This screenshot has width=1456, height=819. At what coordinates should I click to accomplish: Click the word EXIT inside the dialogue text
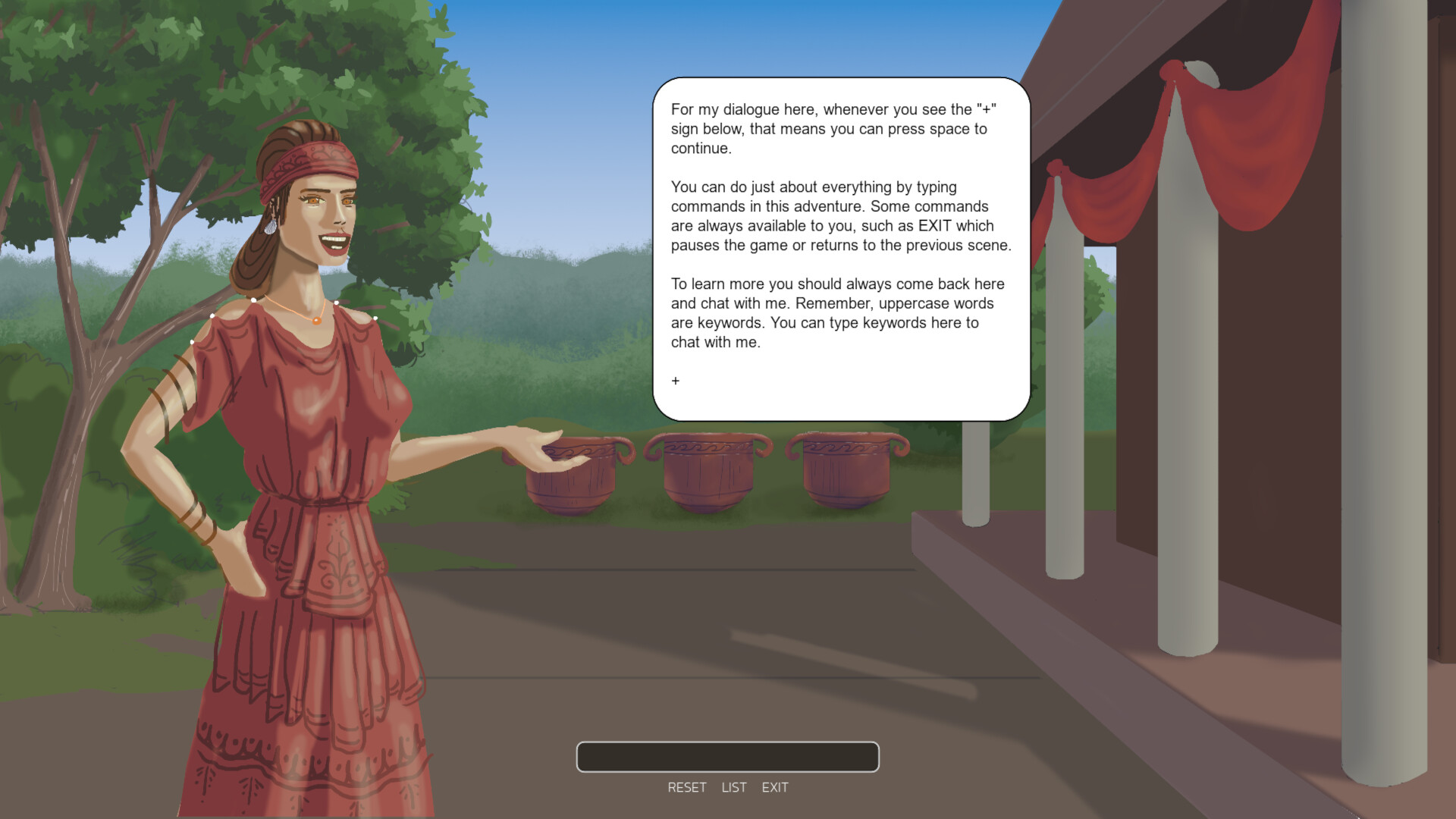click(x=934, y=226)
